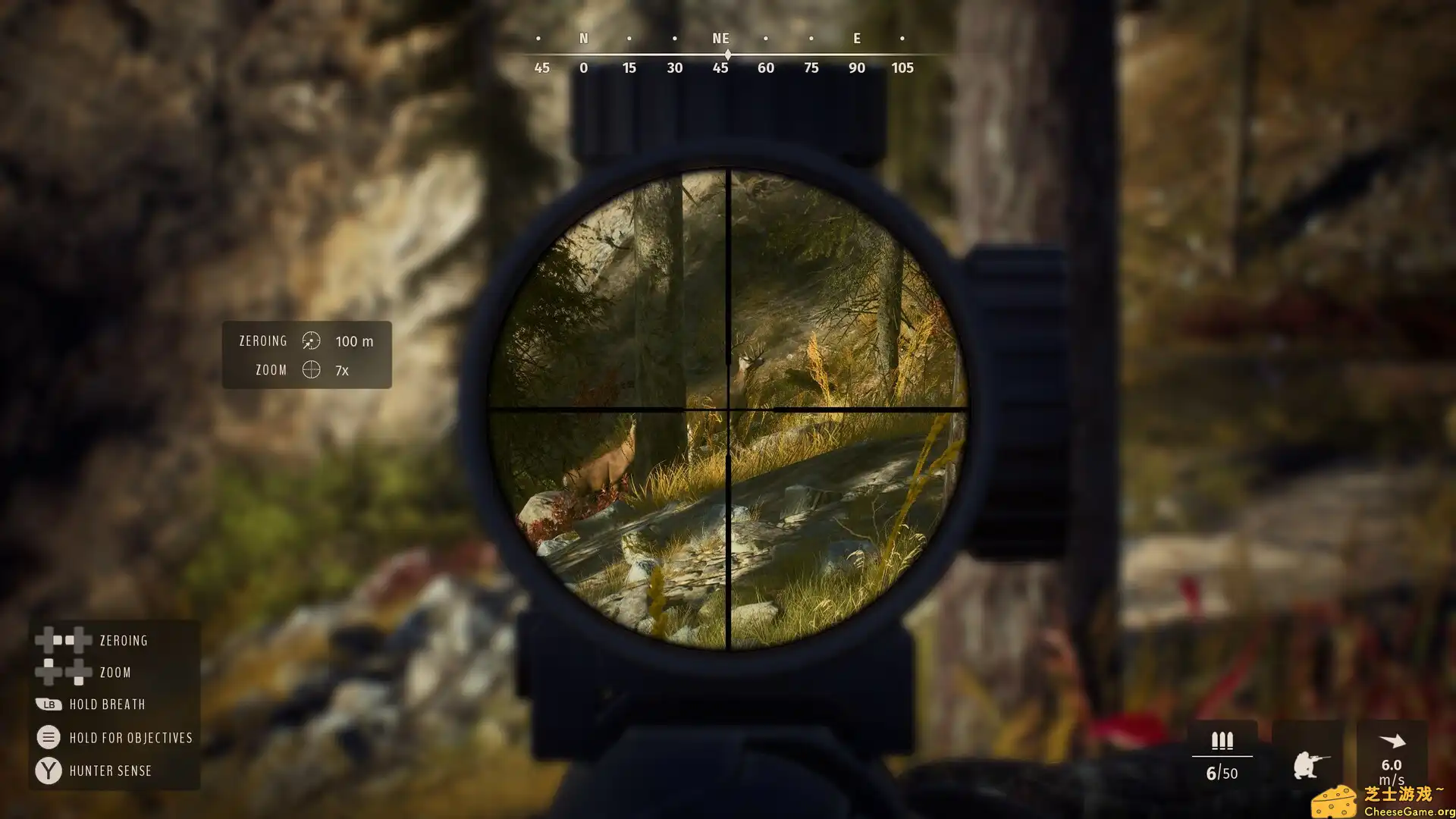Click the 6/50 ammo counter

tap(1220, 773)
